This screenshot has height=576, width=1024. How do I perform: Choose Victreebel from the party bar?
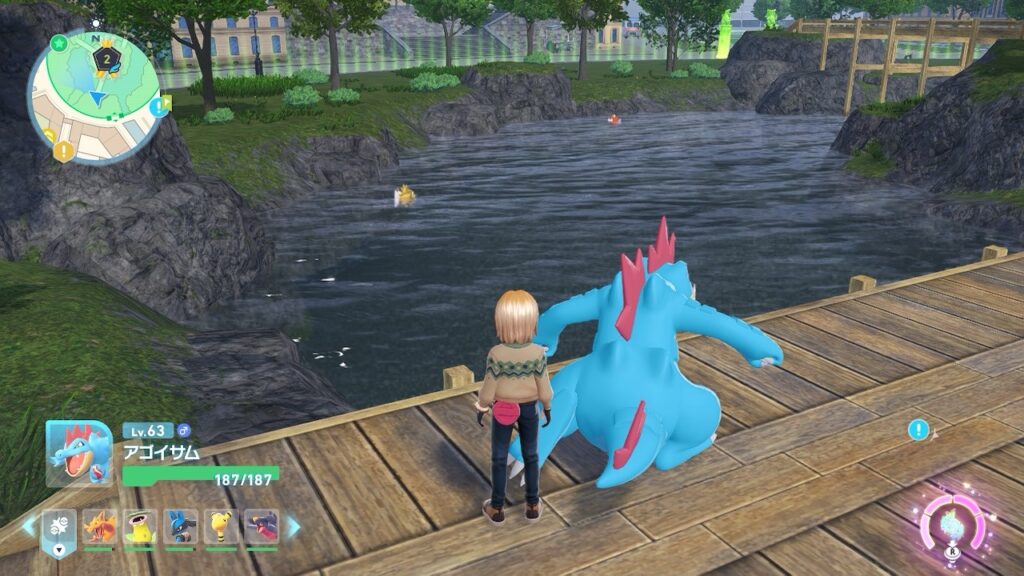pos(140,527)
